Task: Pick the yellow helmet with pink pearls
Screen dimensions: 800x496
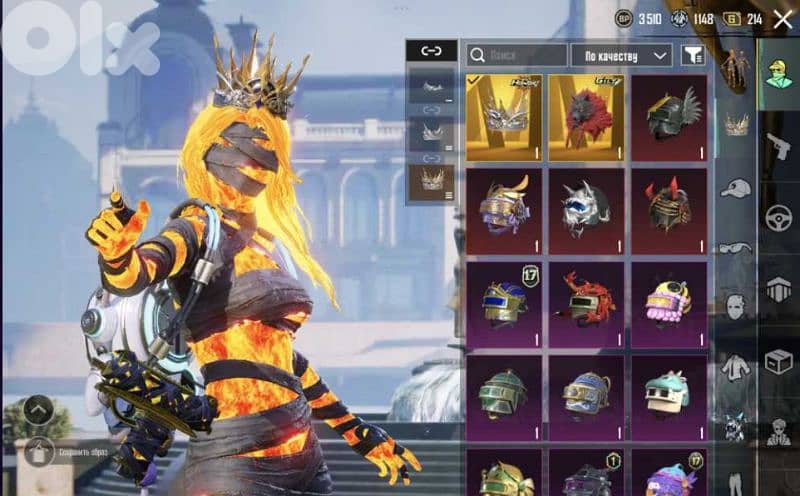Action: click(669, 304)
